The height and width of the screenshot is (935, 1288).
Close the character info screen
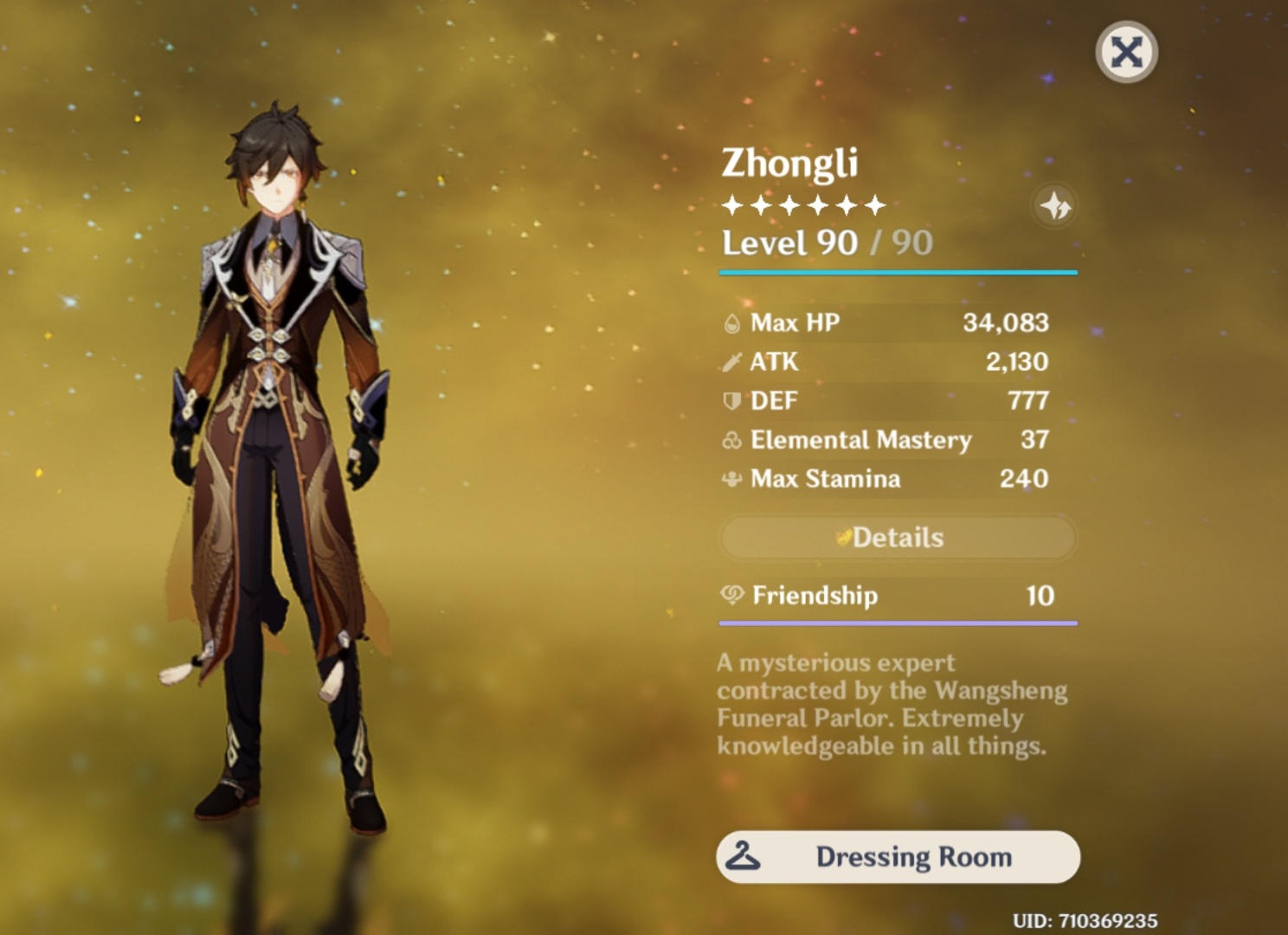(x=1126, y=53)
